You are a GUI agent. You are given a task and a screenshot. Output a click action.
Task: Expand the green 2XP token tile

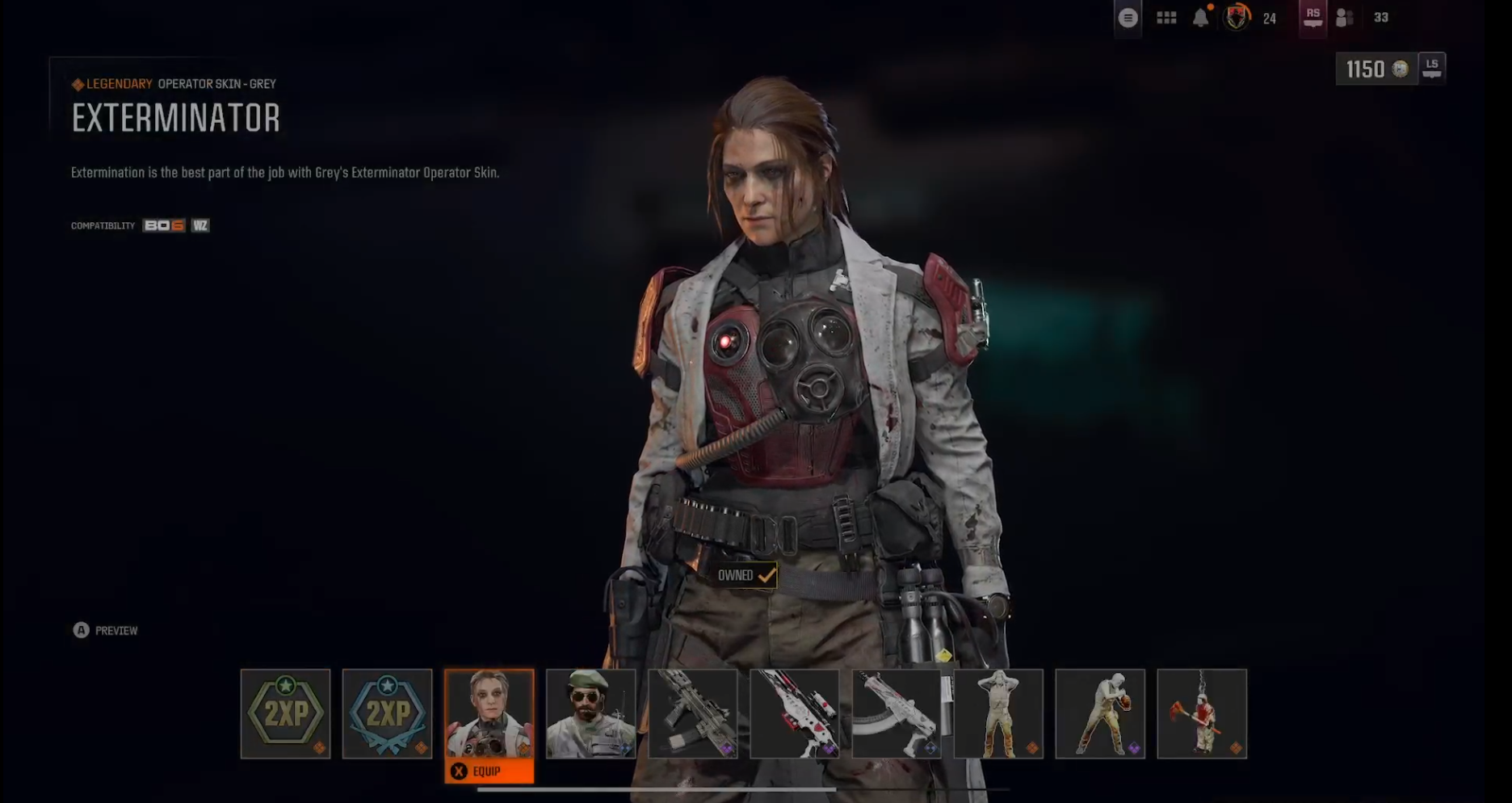[x=285, y=714]
